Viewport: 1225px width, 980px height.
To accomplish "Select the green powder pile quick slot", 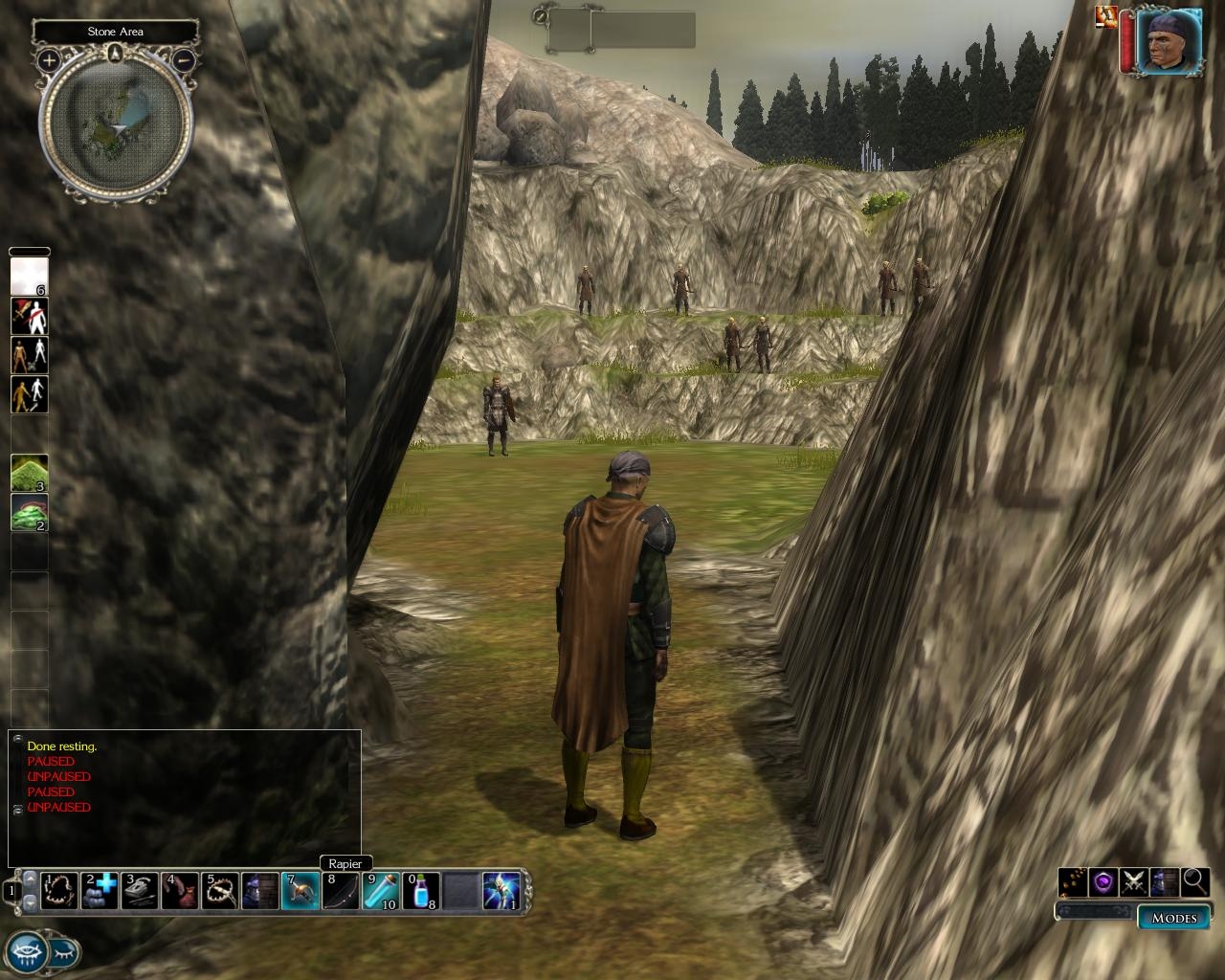I will click(x=29, y=474).
